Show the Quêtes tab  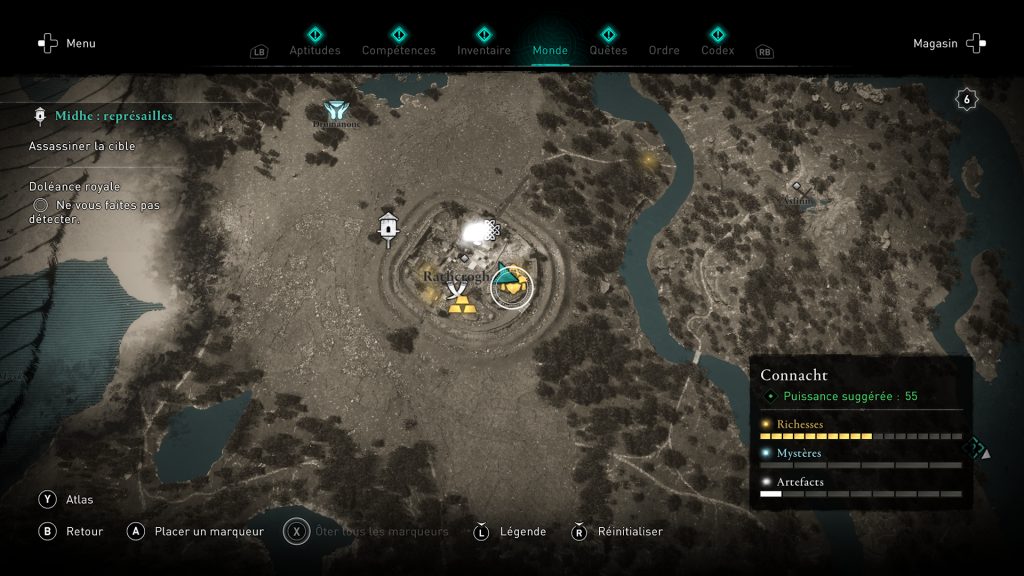click(x=608, y=49)
